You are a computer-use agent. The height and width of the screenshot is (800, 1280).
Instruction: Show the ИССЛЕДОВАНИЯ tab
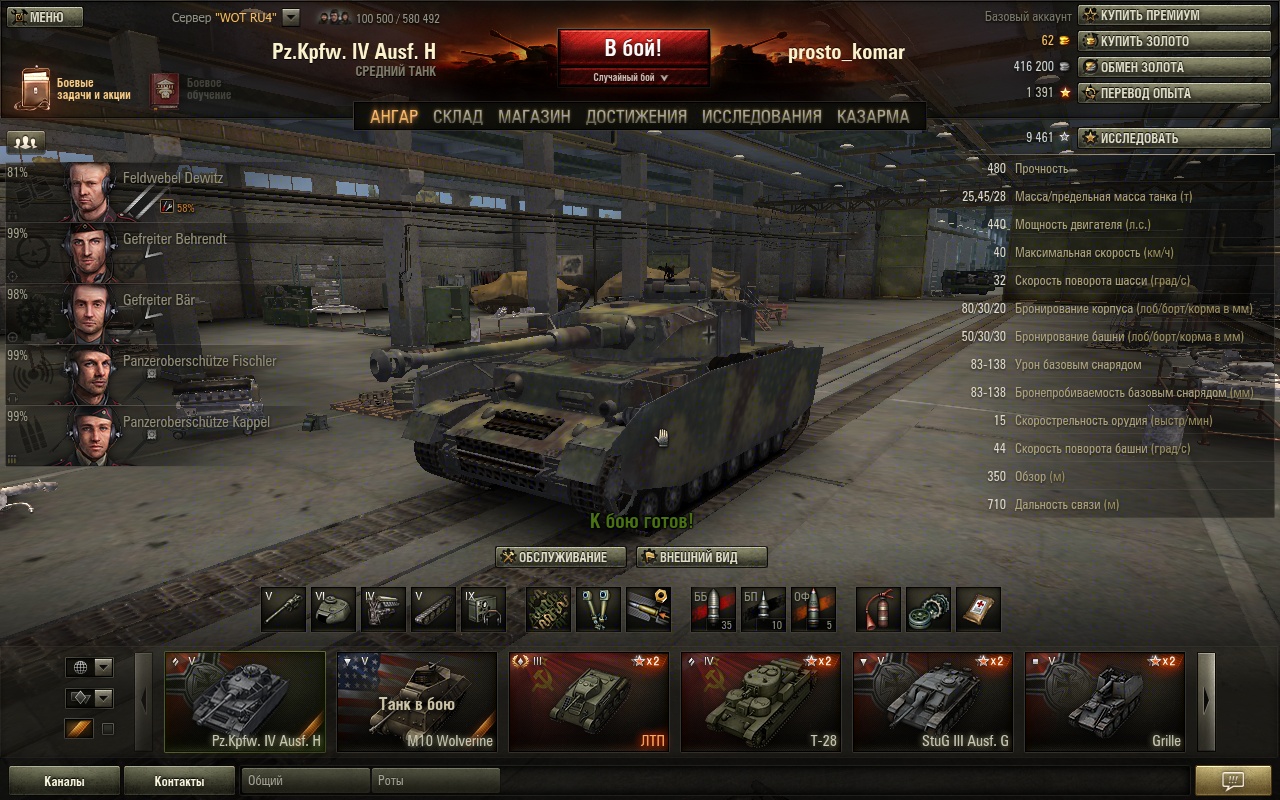761,116
